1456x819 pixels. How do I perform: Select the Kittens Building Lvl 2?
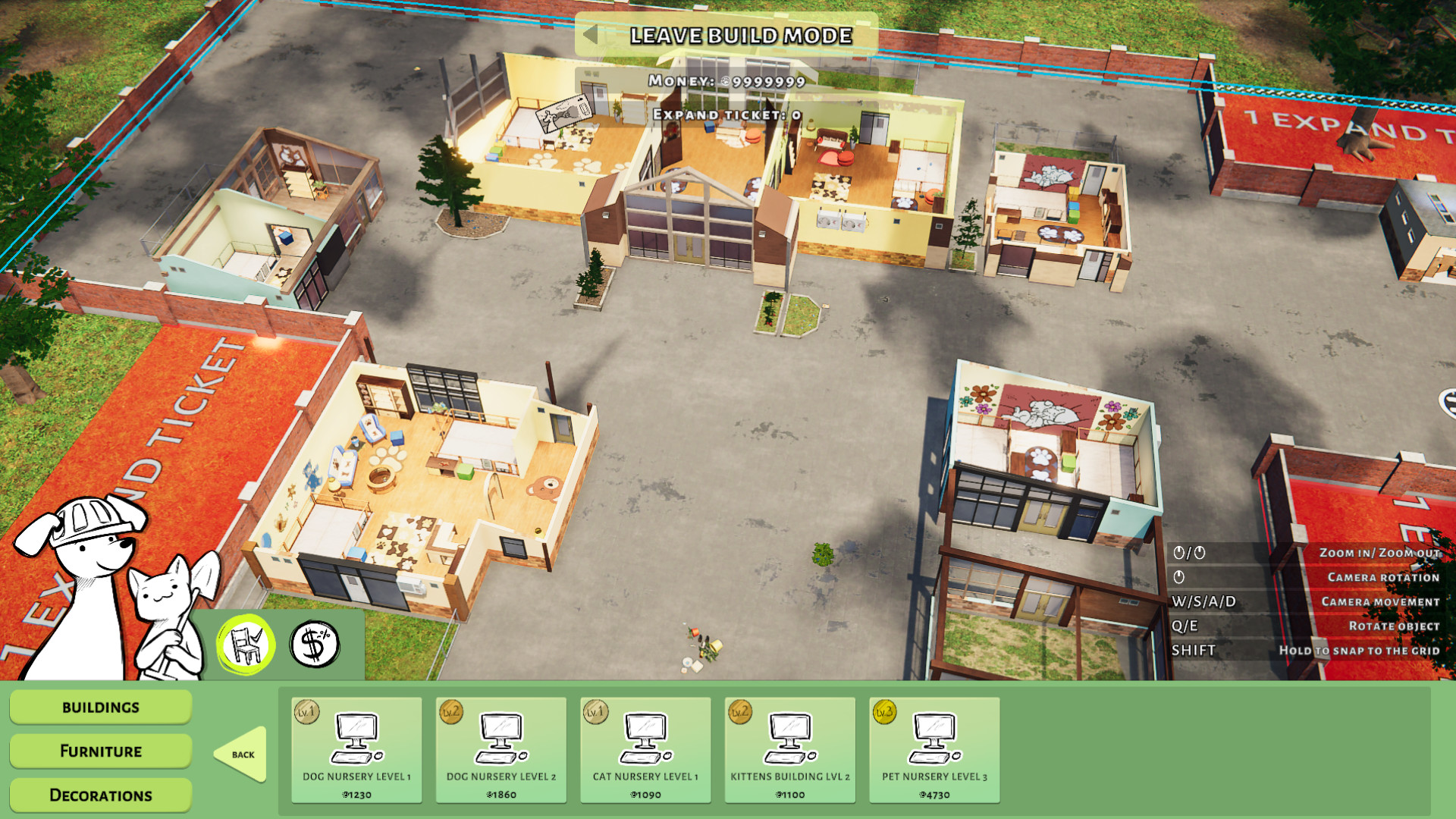pyautogui.click(x=789, y=747)
